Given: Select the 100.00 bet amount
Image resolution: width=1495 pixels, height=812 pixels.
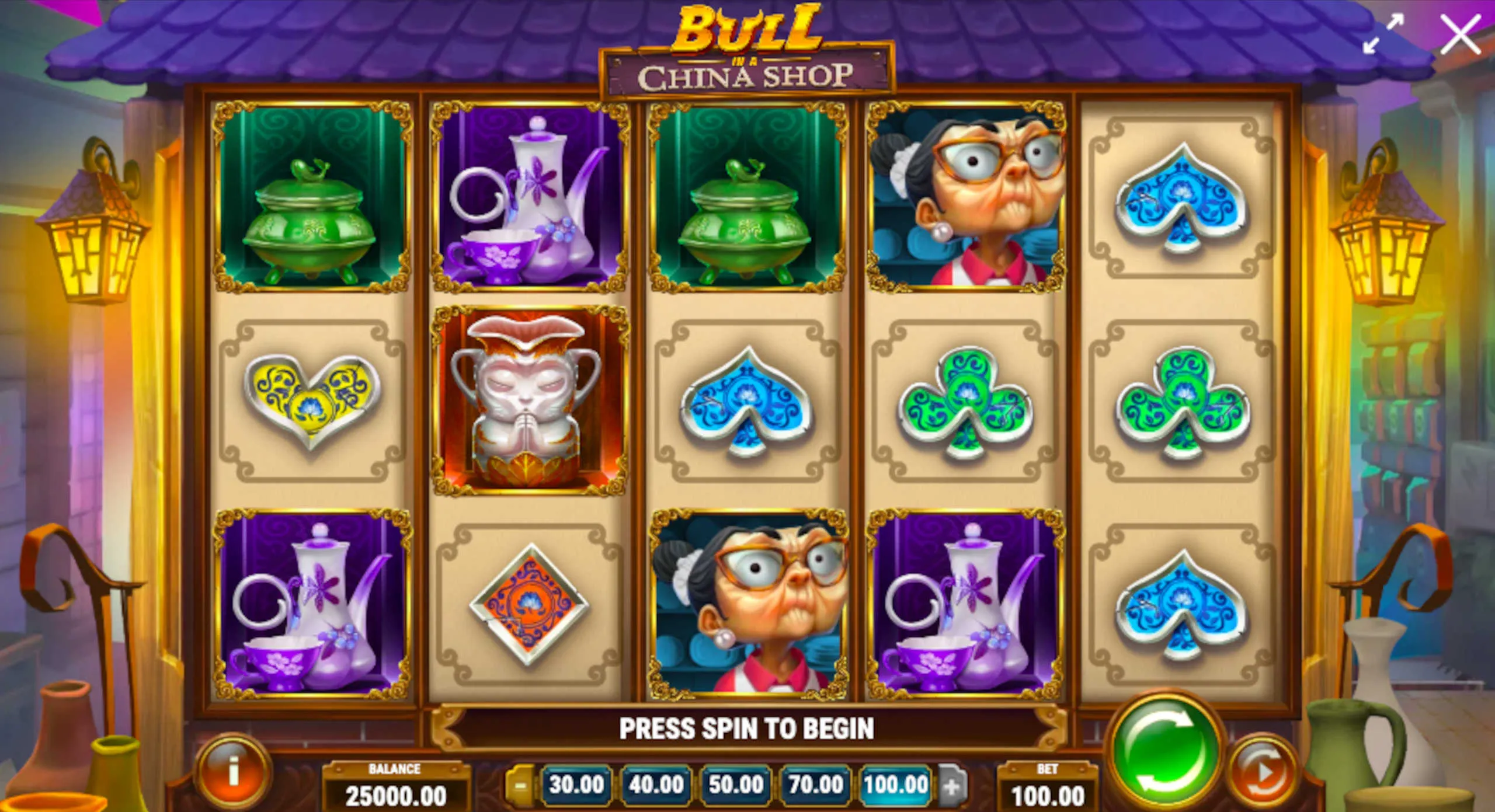Looking at the screenshot, I should tap(896, 785).
